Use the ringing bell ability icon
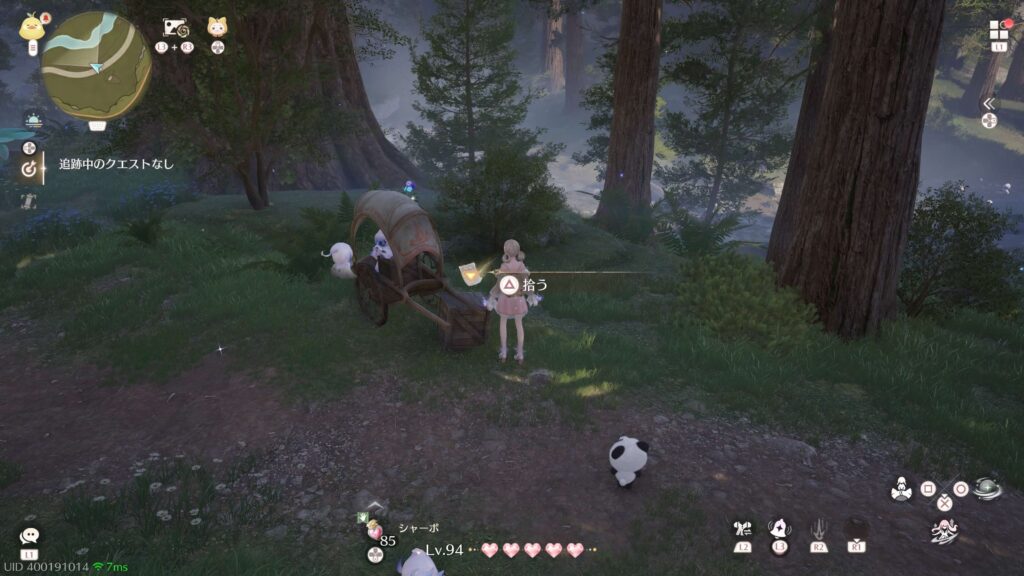1024x576 pixels. [x=780, y=528]
